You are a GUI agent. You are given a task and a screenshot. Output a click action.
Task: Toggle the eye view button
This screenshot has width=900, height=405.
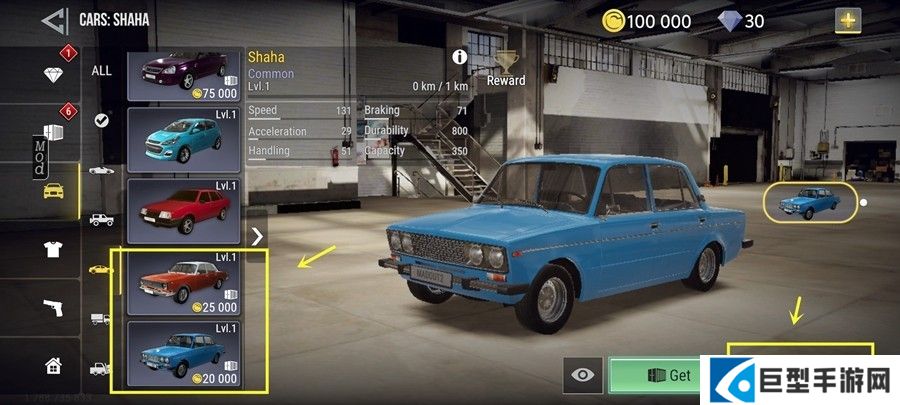coord(581,375)
